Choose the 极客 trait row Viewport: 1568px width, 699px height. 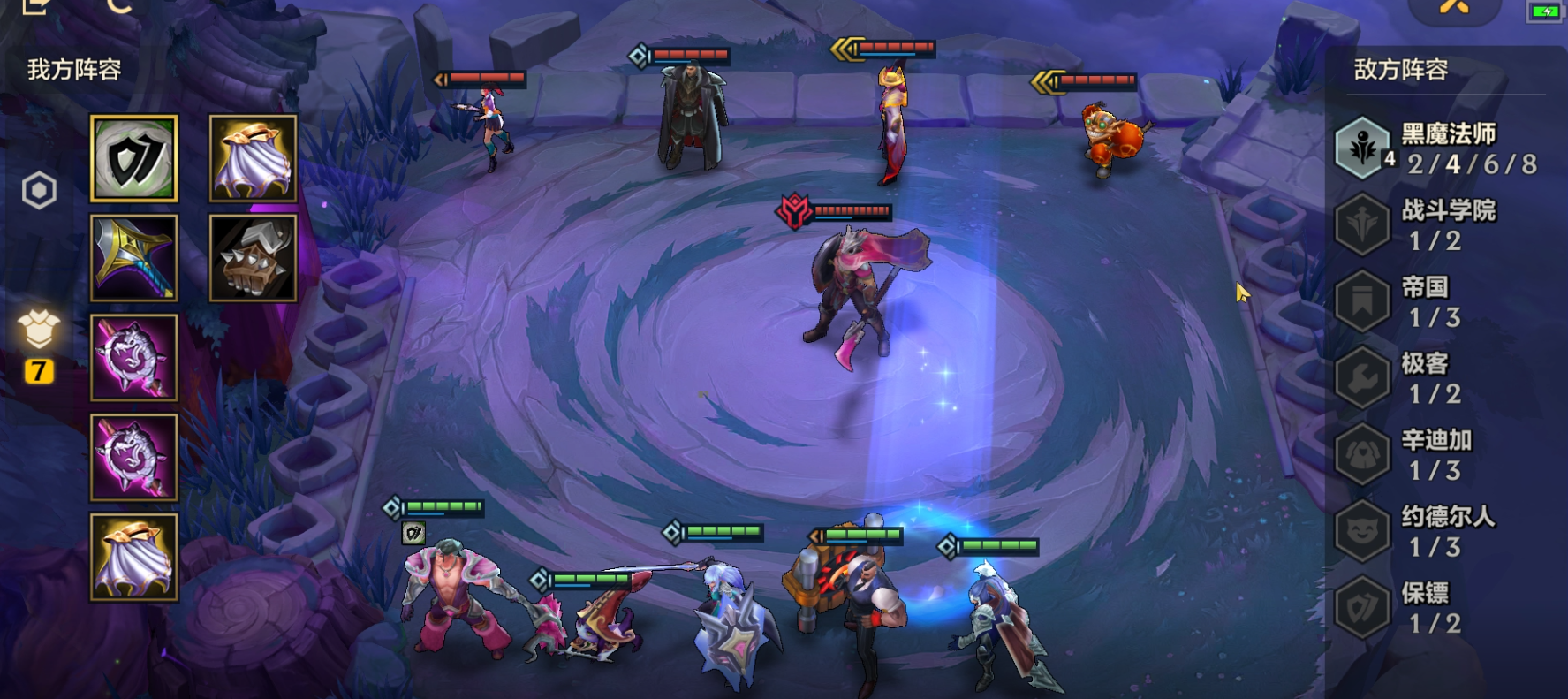pos(1435,378)
